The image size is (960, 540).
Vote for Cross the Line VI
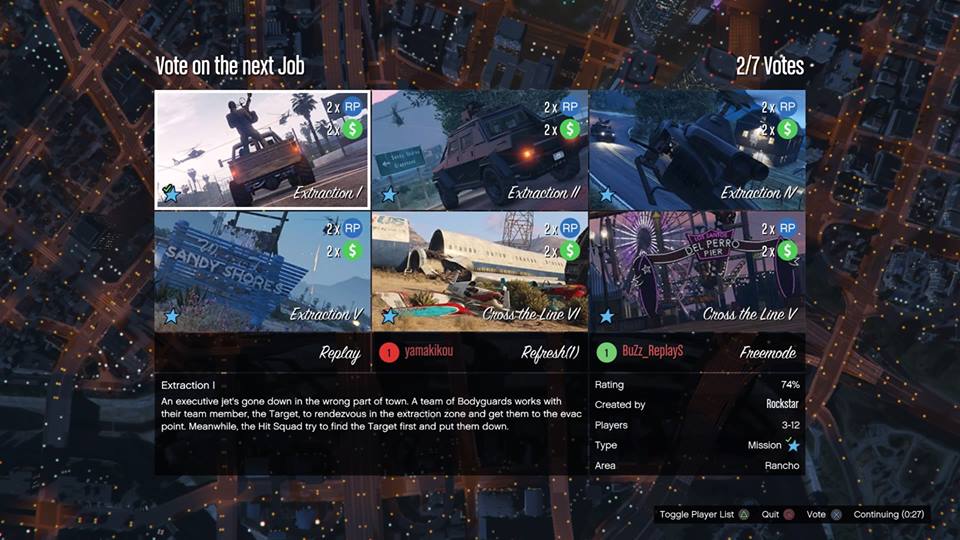click(x=479, y=271)
